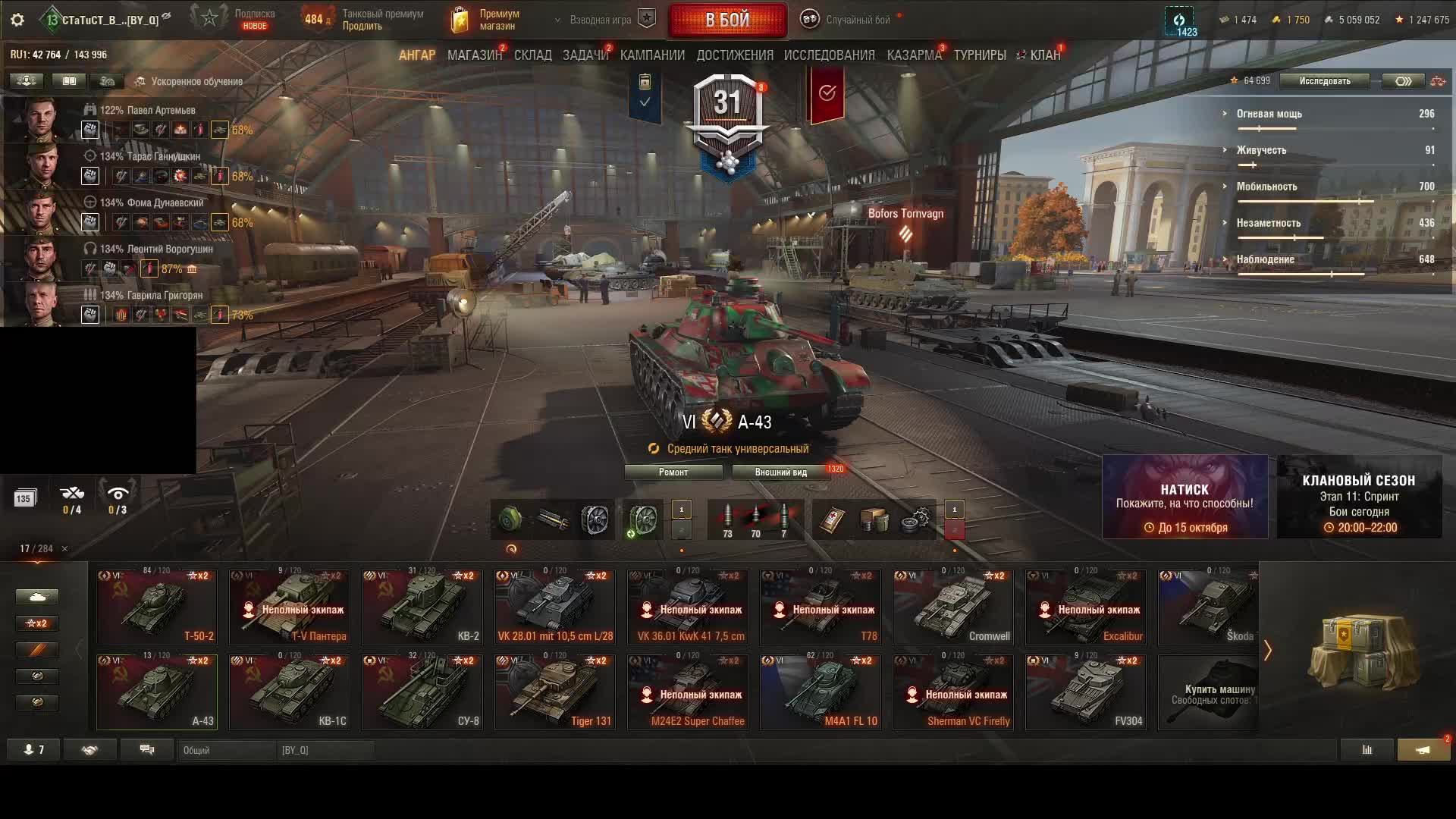The image size is (1456, 819).
Task: Select the Cromwell tank tile
Action: tap(952, 607)
